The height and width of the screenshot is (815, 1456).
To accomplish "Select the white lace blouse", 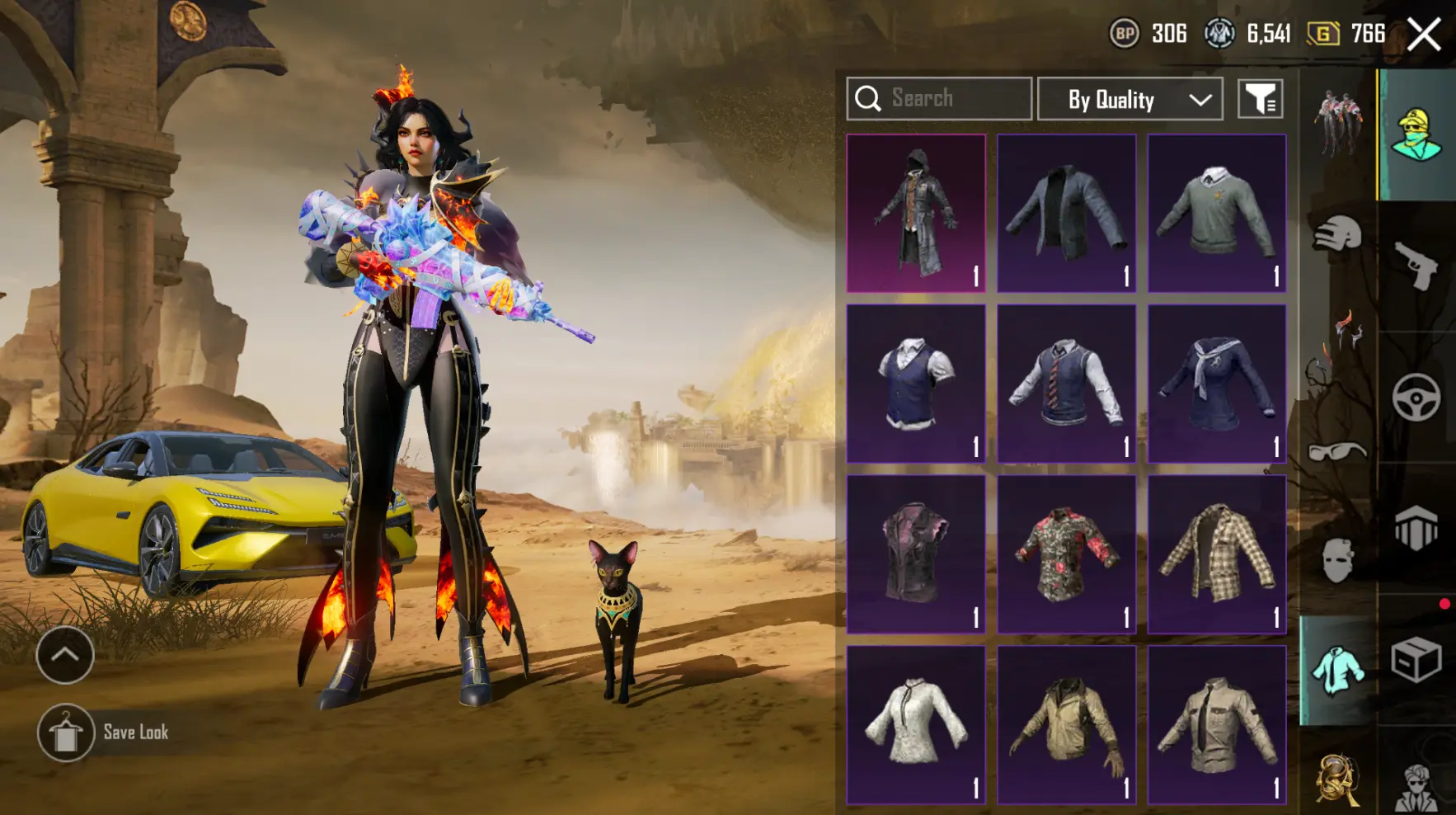I will click(x=916, y=724).
